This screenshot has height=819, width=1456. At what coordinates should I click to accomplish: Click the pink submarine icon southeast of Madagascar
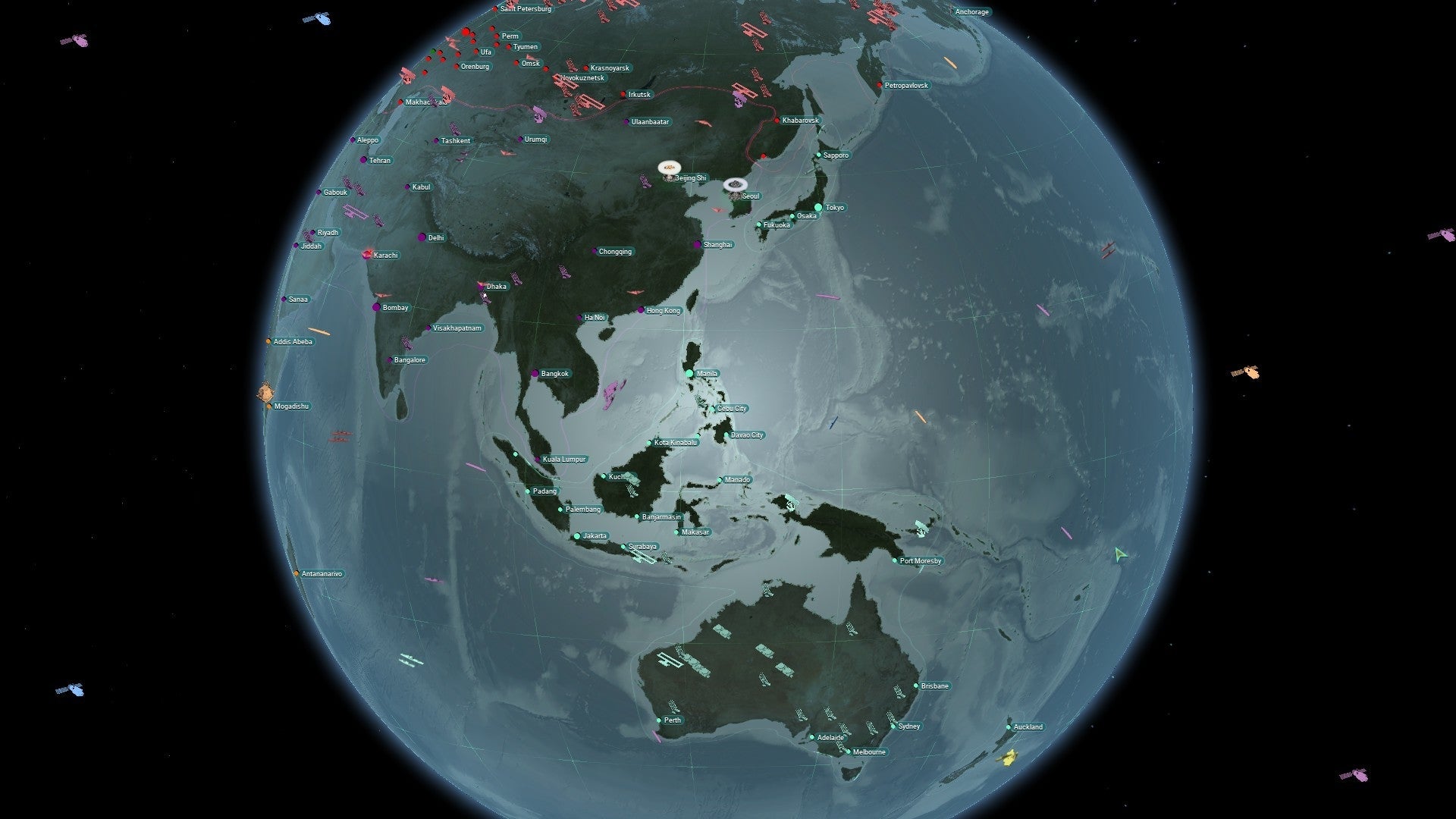(x=434, y=579)
